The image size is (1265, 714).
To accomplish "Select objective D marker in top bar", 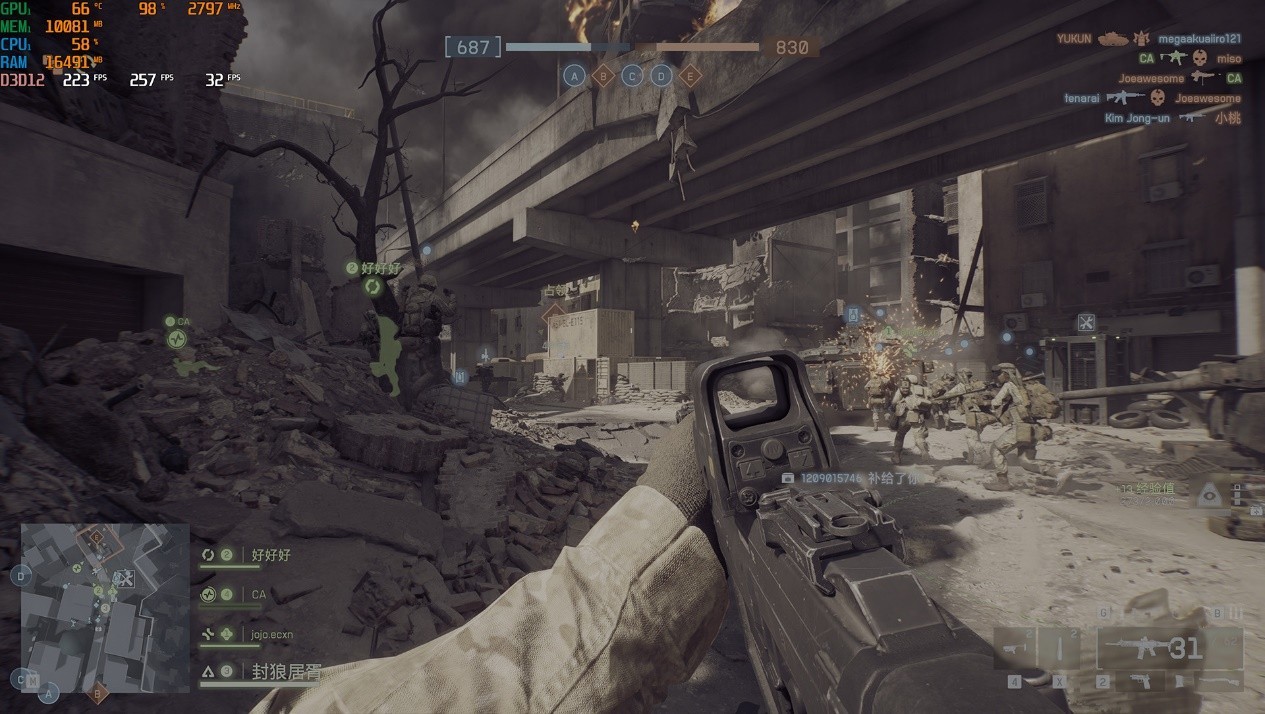I will pos(661,75).
